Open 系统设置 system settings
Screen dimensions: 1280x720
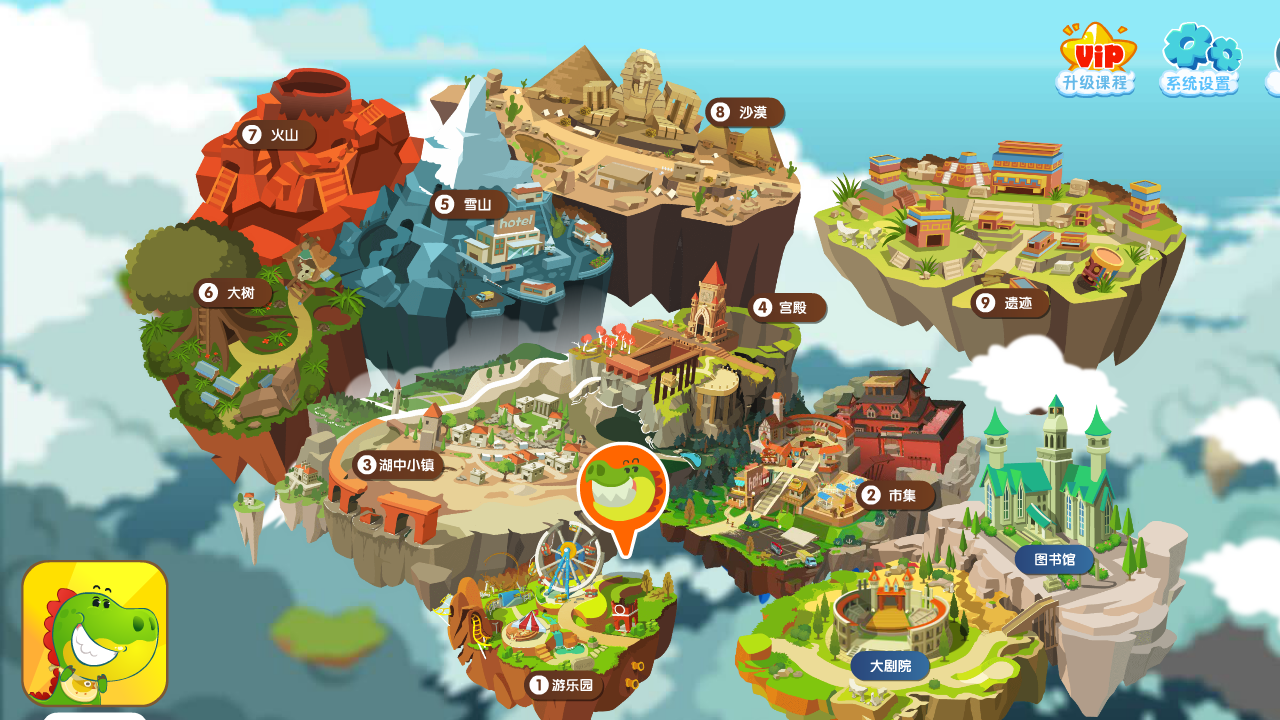pyautogui.click(x=1200, y=60)
